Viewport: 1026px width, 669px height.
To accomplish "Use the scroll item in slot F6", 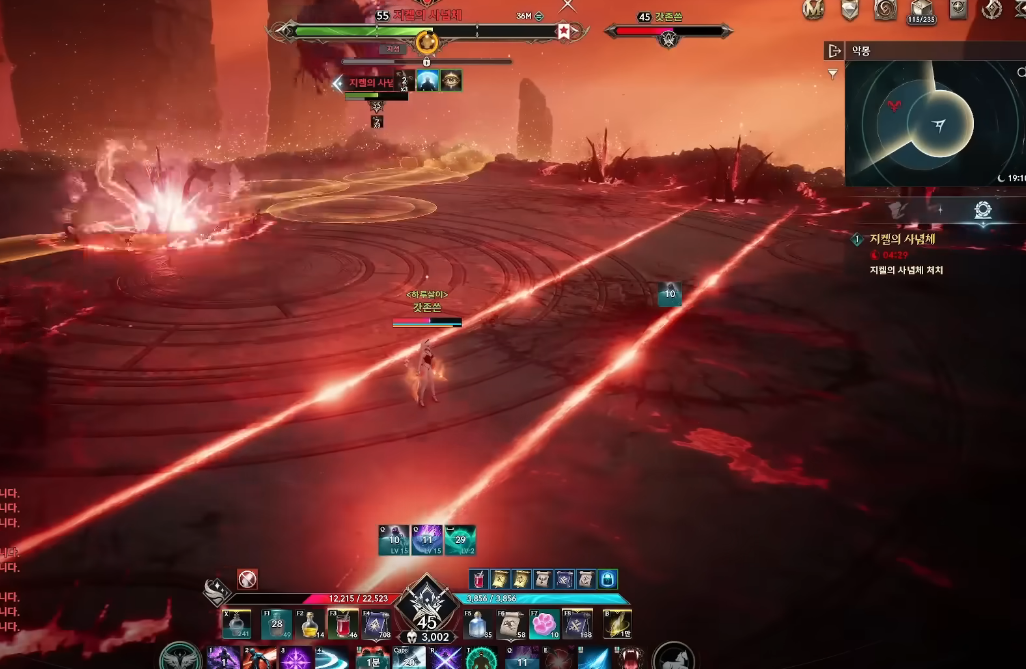I will (512, 625).
